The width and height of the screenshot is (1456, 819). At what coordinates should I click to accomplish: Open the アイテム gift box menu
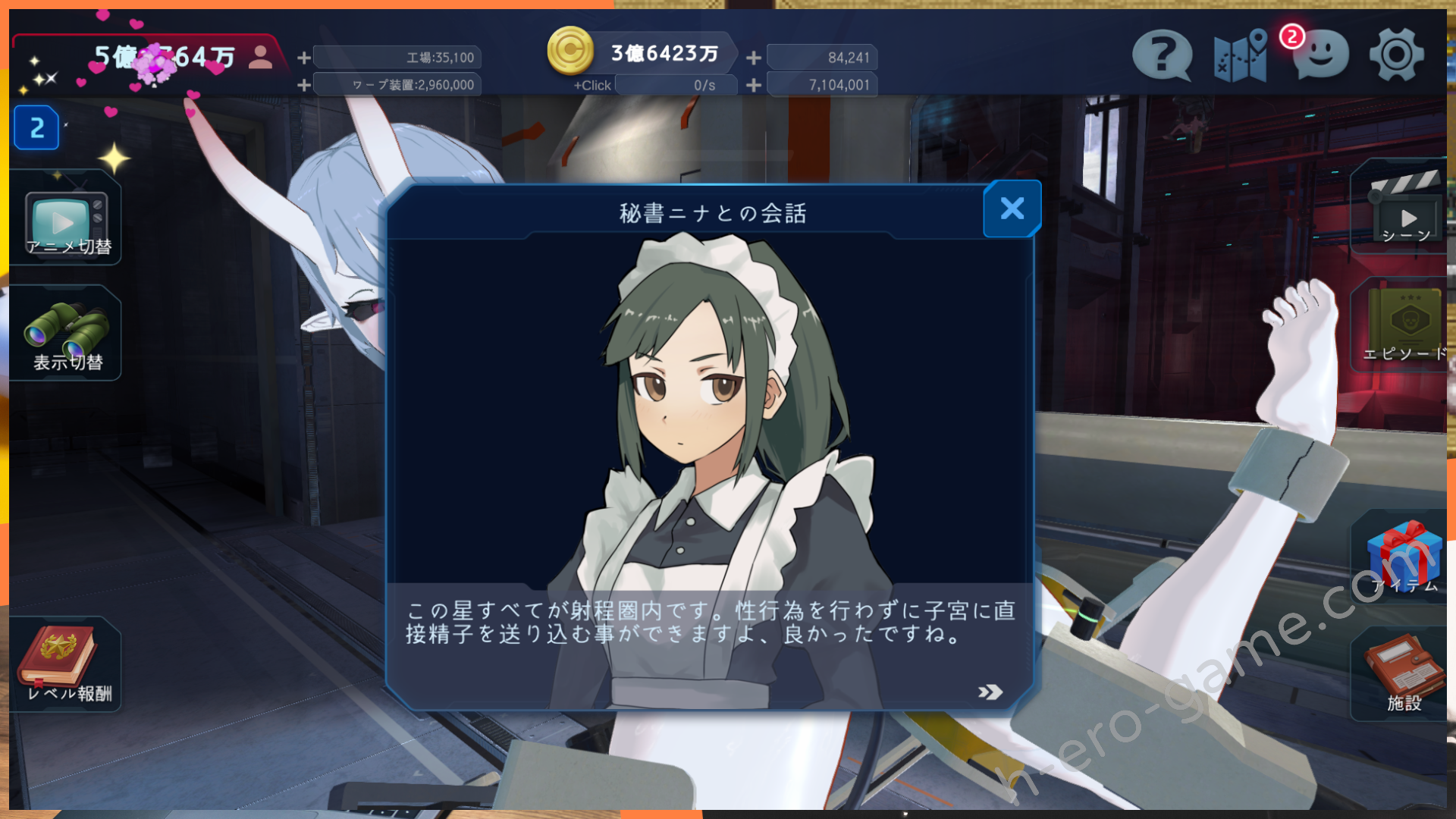tap(1404, 557)
